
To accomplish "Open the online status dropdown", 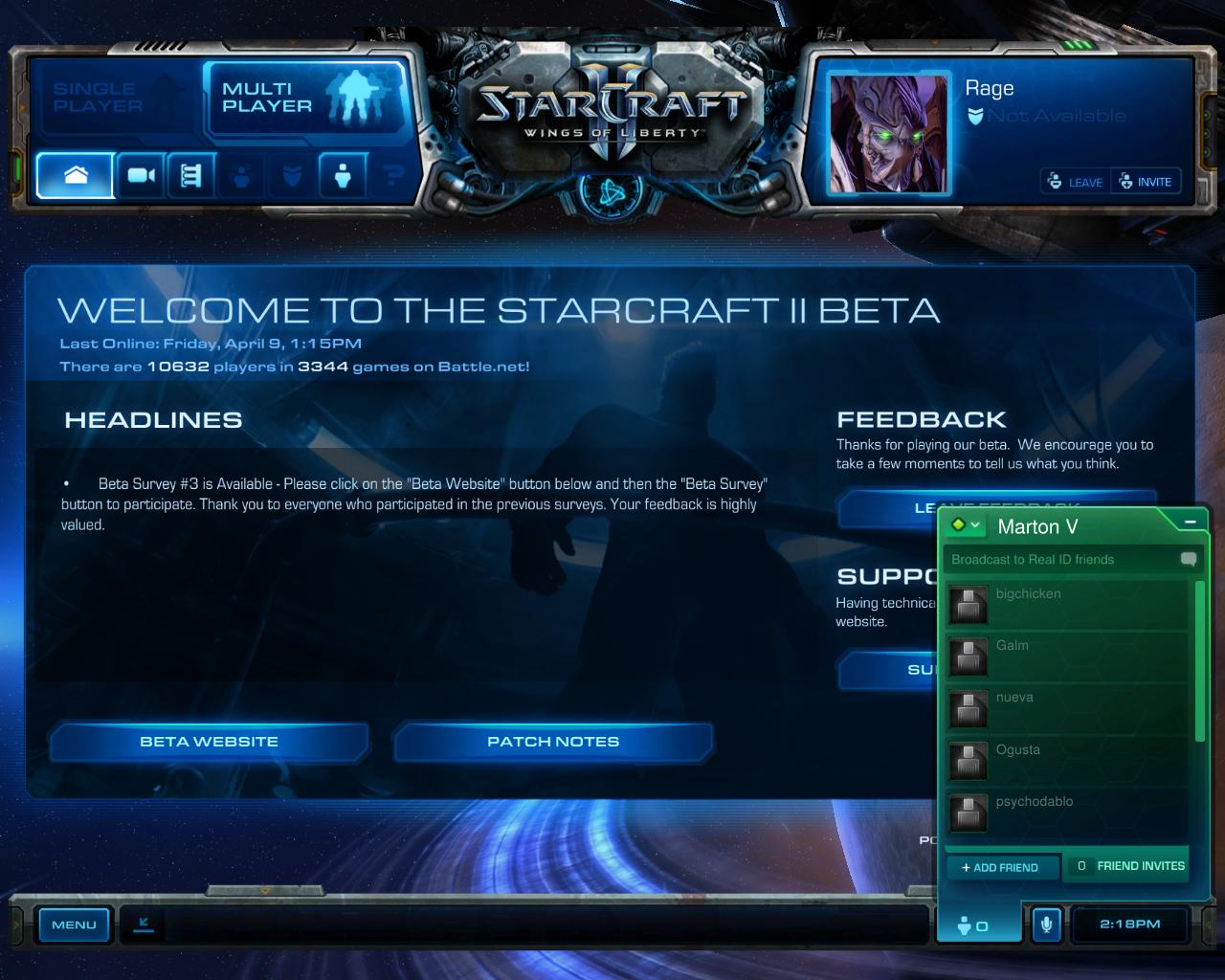I will 966,525.
